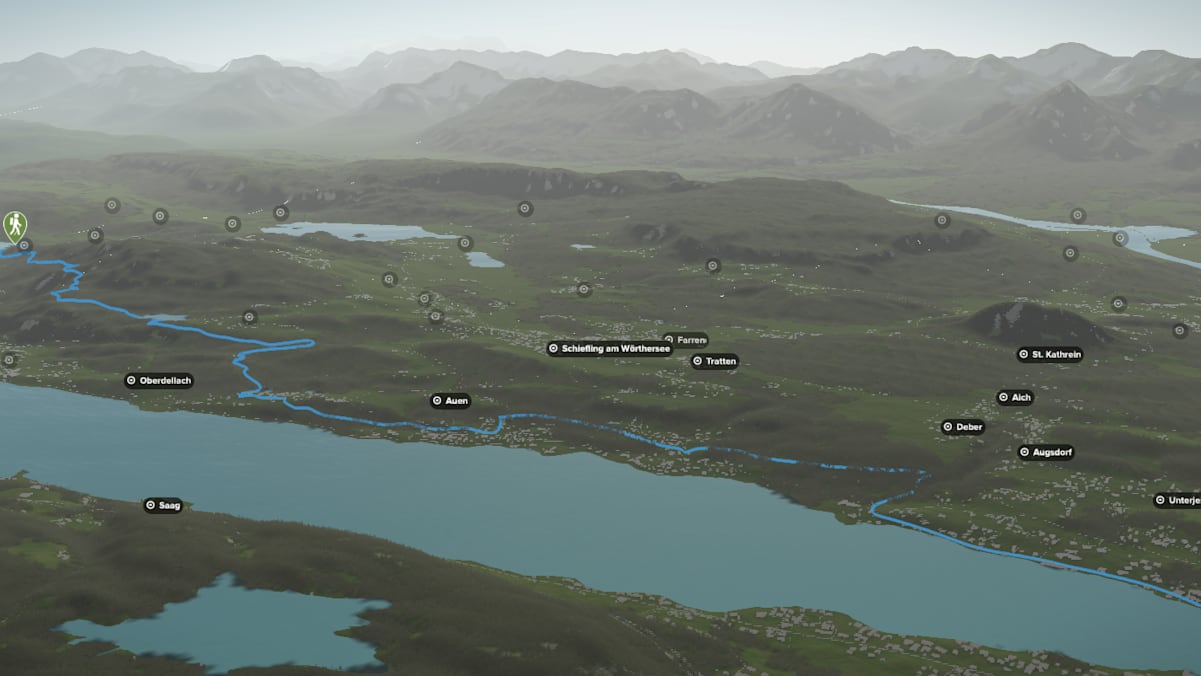This screenshot has width=1201, height=676.
Task: Select the Aich place label
Action: (1014, 397)
